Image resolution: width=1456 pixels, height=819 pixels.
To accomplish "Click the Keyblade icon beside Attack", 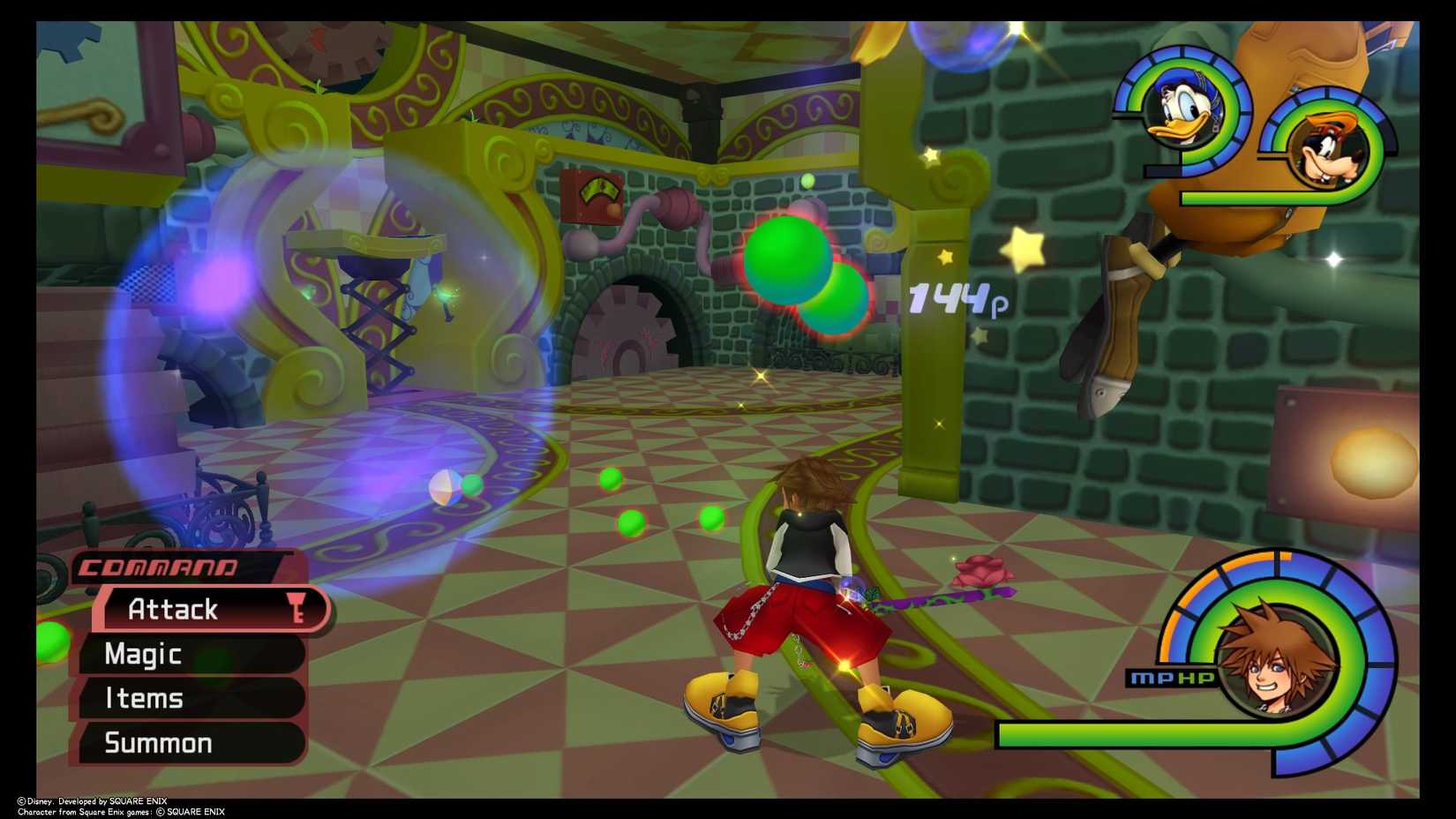I will (294, 609).
